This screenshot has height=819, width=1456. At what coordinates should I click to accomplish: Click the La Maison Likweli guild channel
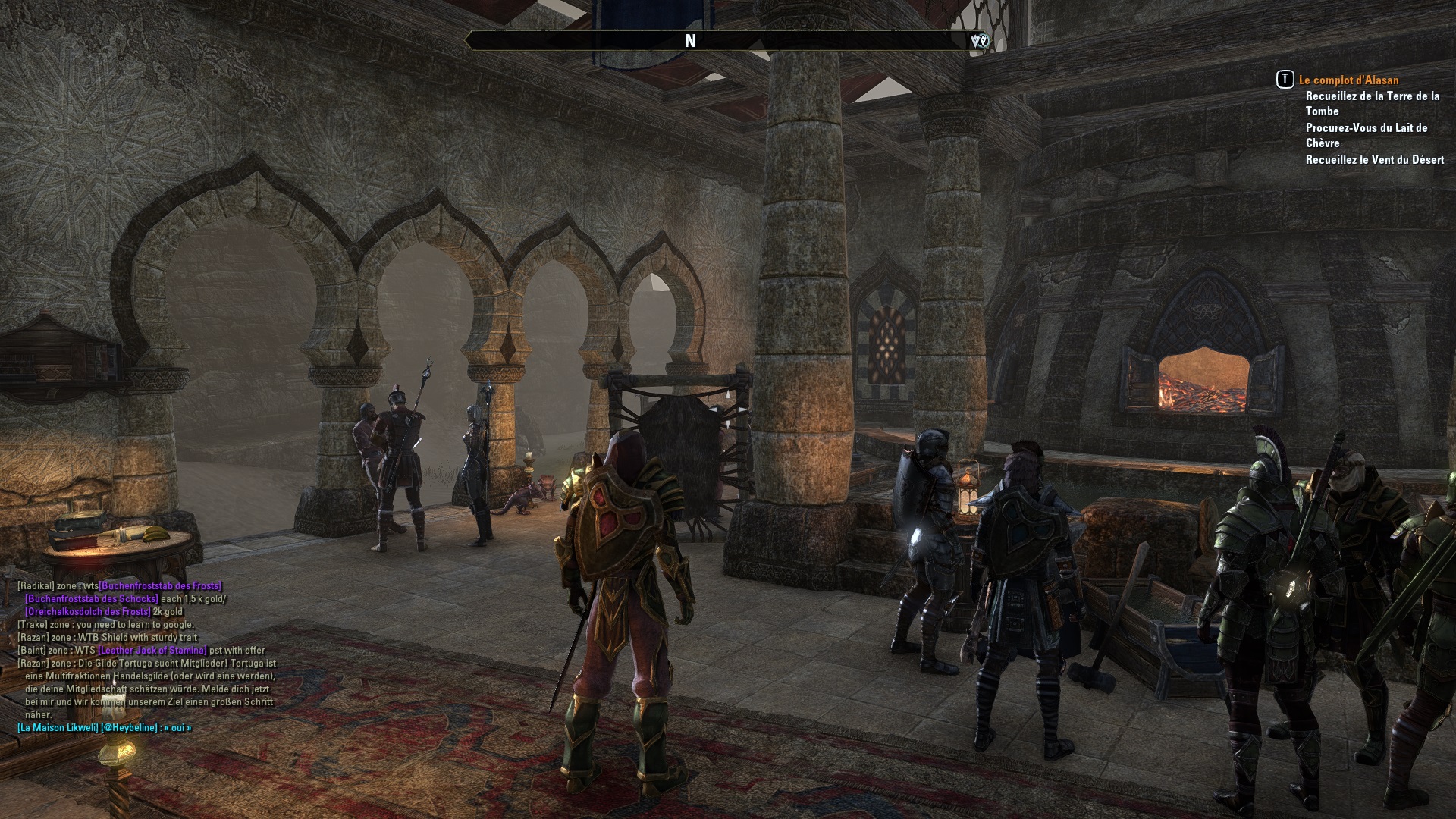tap(58, 728)
